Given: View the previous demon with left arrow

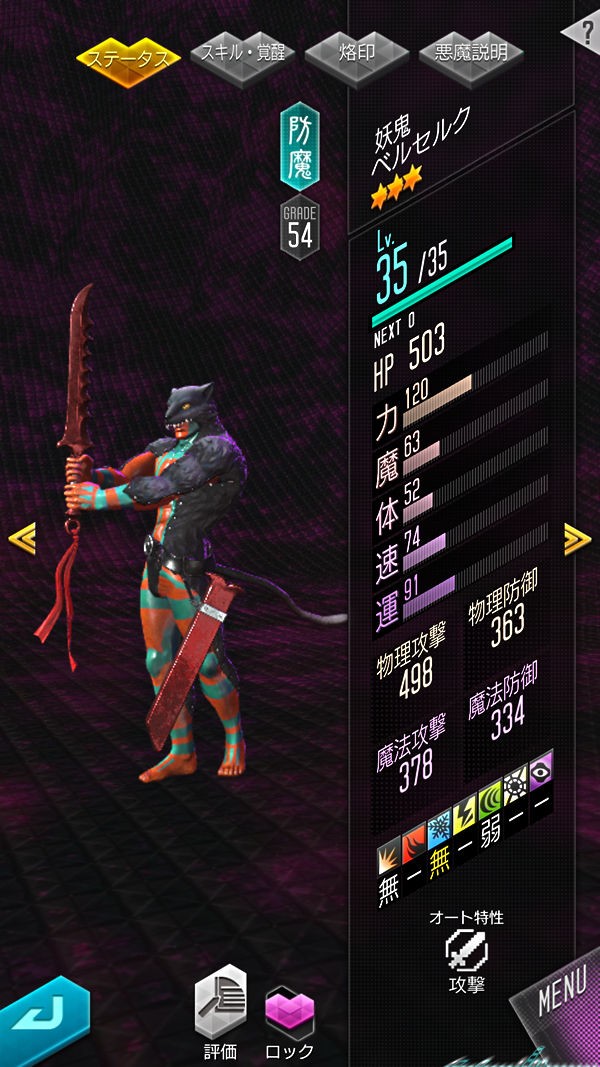Looking at the screenshot, I should 22,538.
